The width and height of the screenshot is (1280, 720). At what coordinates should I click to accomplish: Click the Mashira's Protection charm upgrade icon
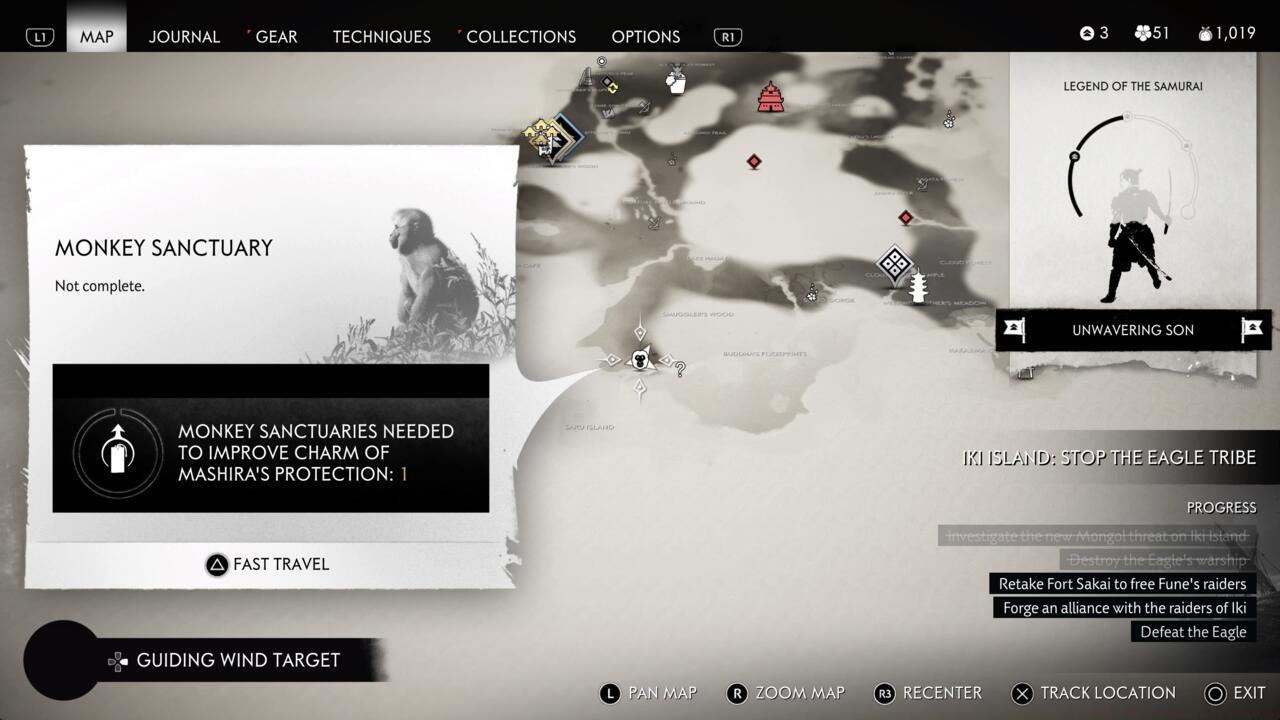tap(118, 453)
